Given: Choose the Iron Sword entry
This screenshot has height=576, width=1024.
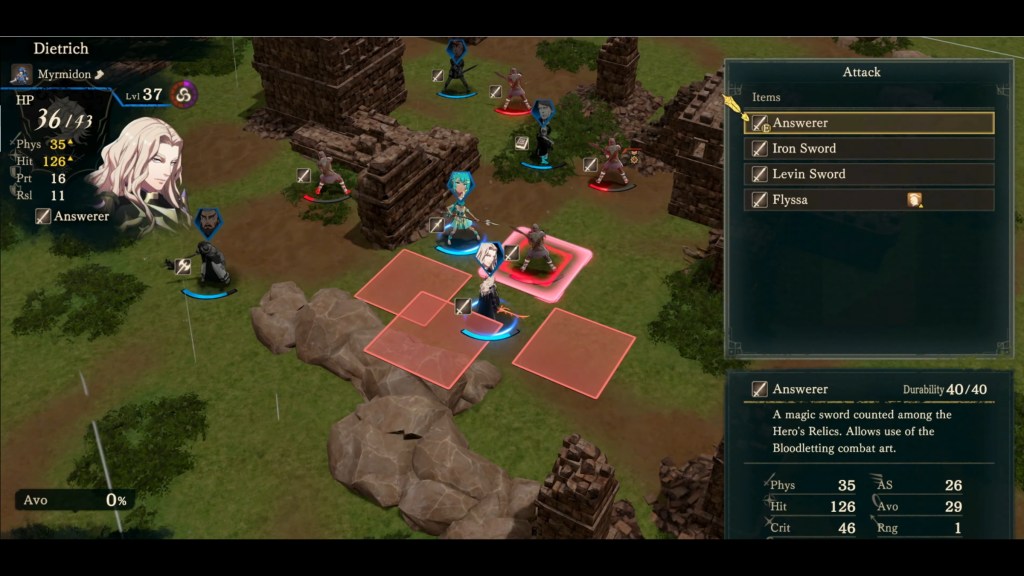Looking at the screenshot, I should click(x=870, y=149).
